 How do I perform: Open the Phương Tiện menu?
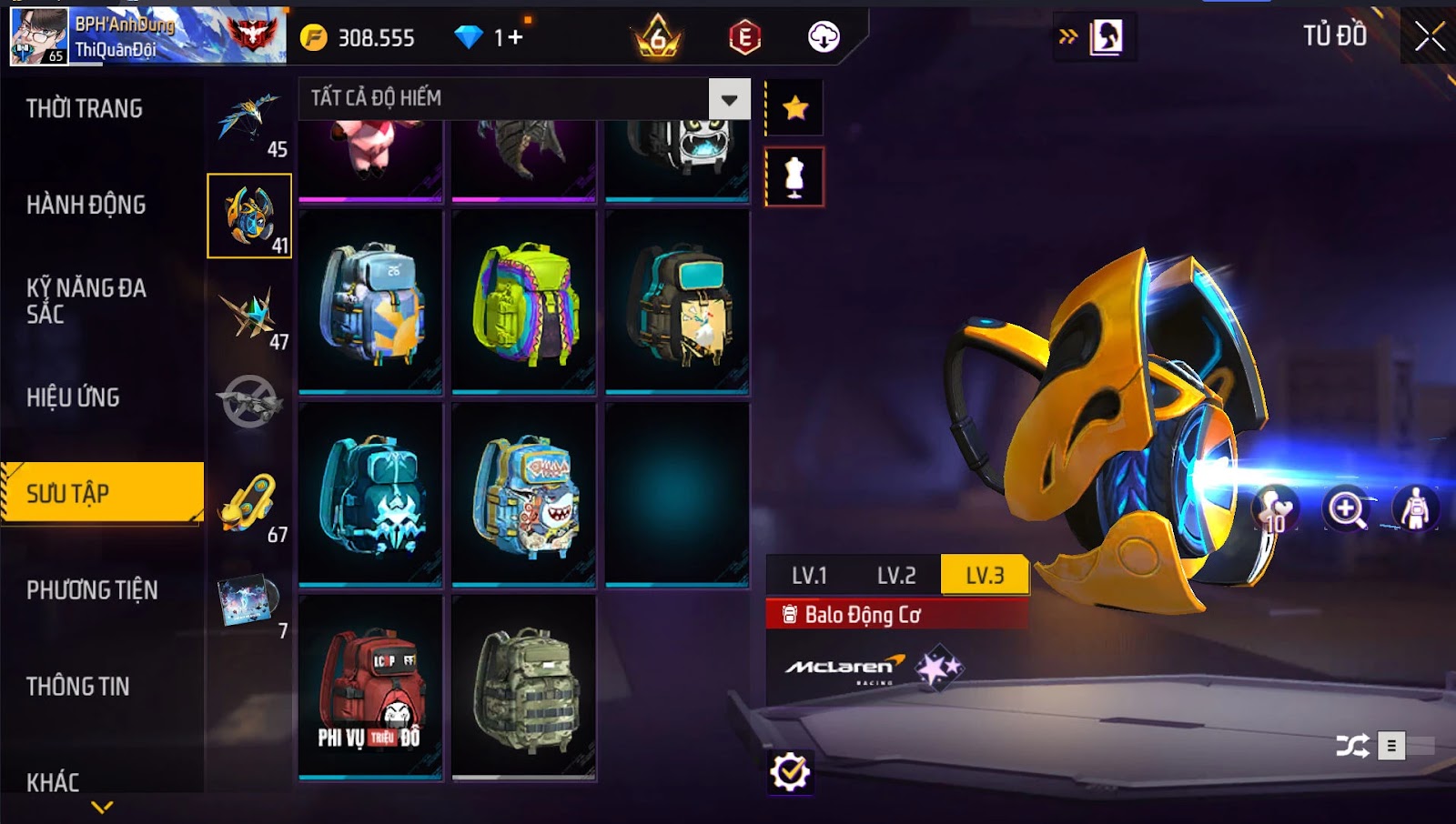(92, 590)
